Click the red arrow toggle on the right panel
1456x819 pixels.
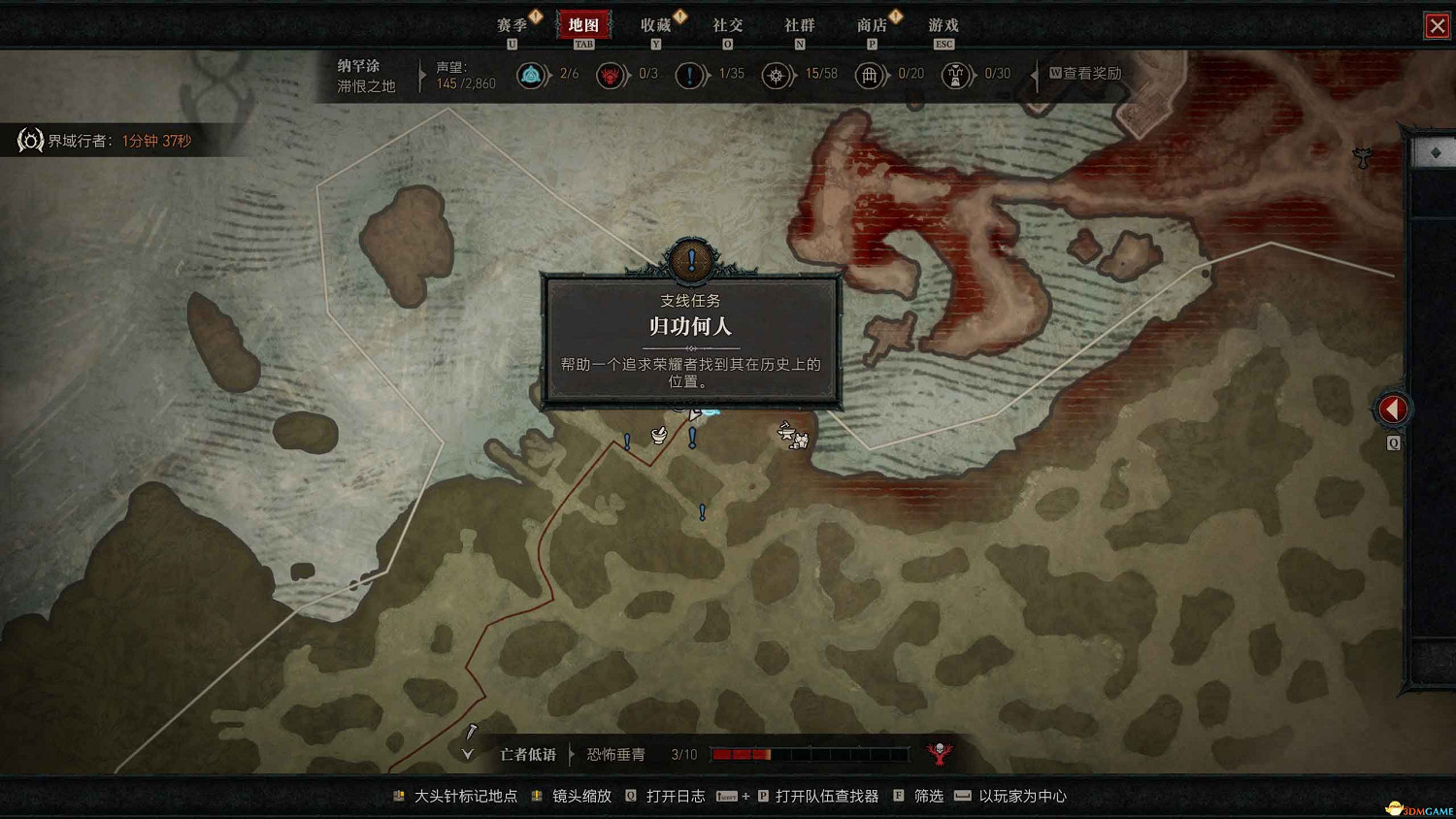1392,409
